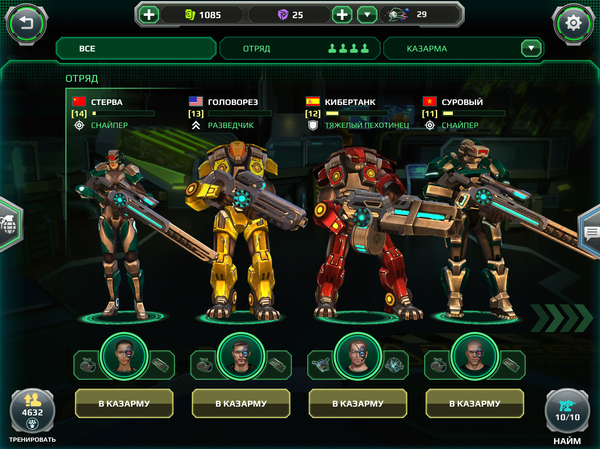Send Суровый to the barracks

click(474, 403)
